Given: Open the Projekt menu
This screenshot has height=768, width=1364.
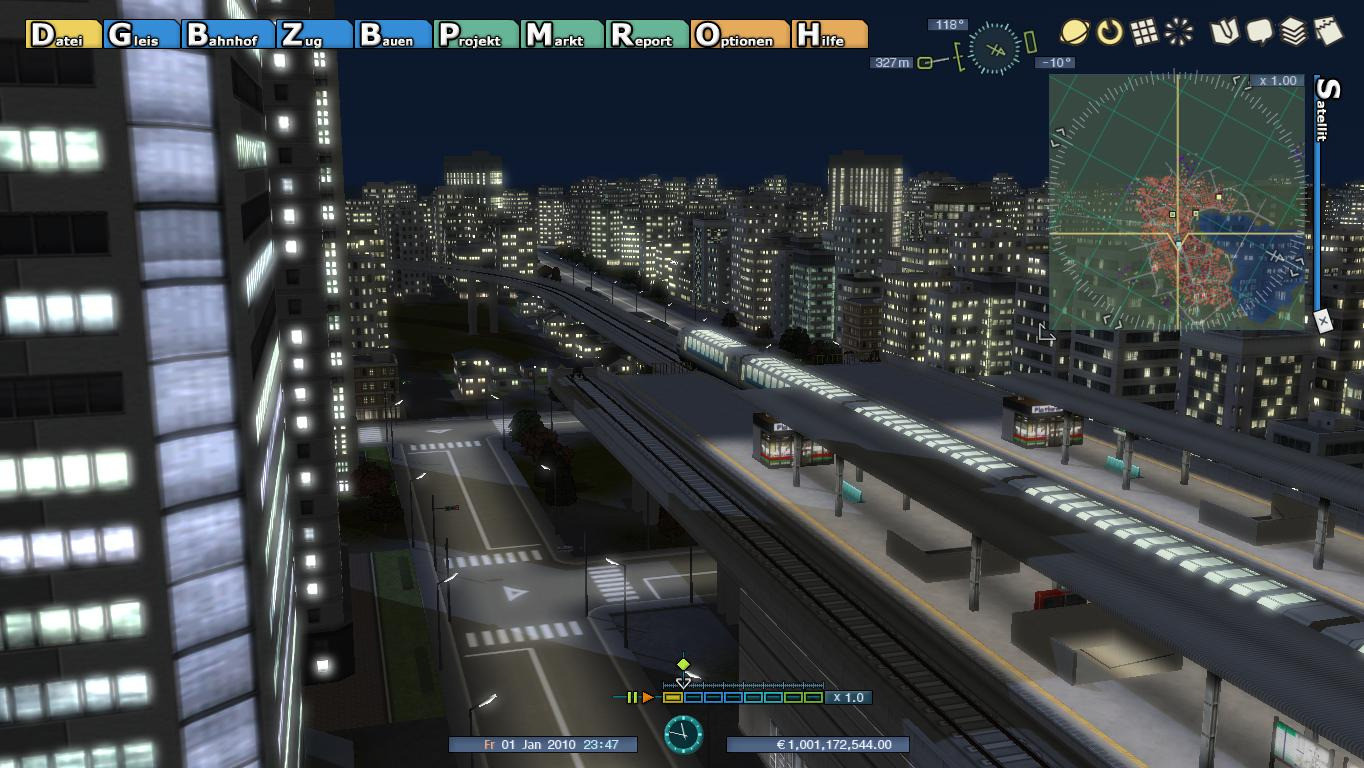Looking at the screenshot, I should 477,35.
